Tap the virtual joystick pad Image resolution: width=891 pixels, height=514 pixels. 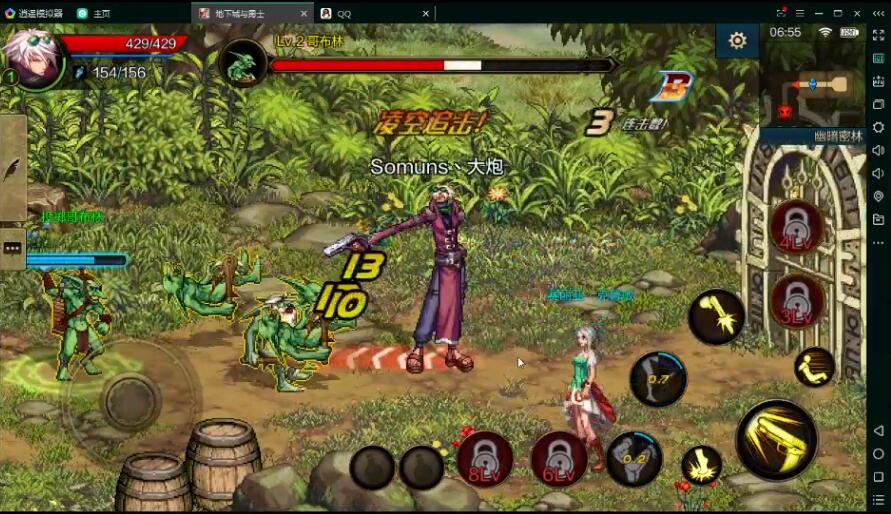[x=130, y=400]
